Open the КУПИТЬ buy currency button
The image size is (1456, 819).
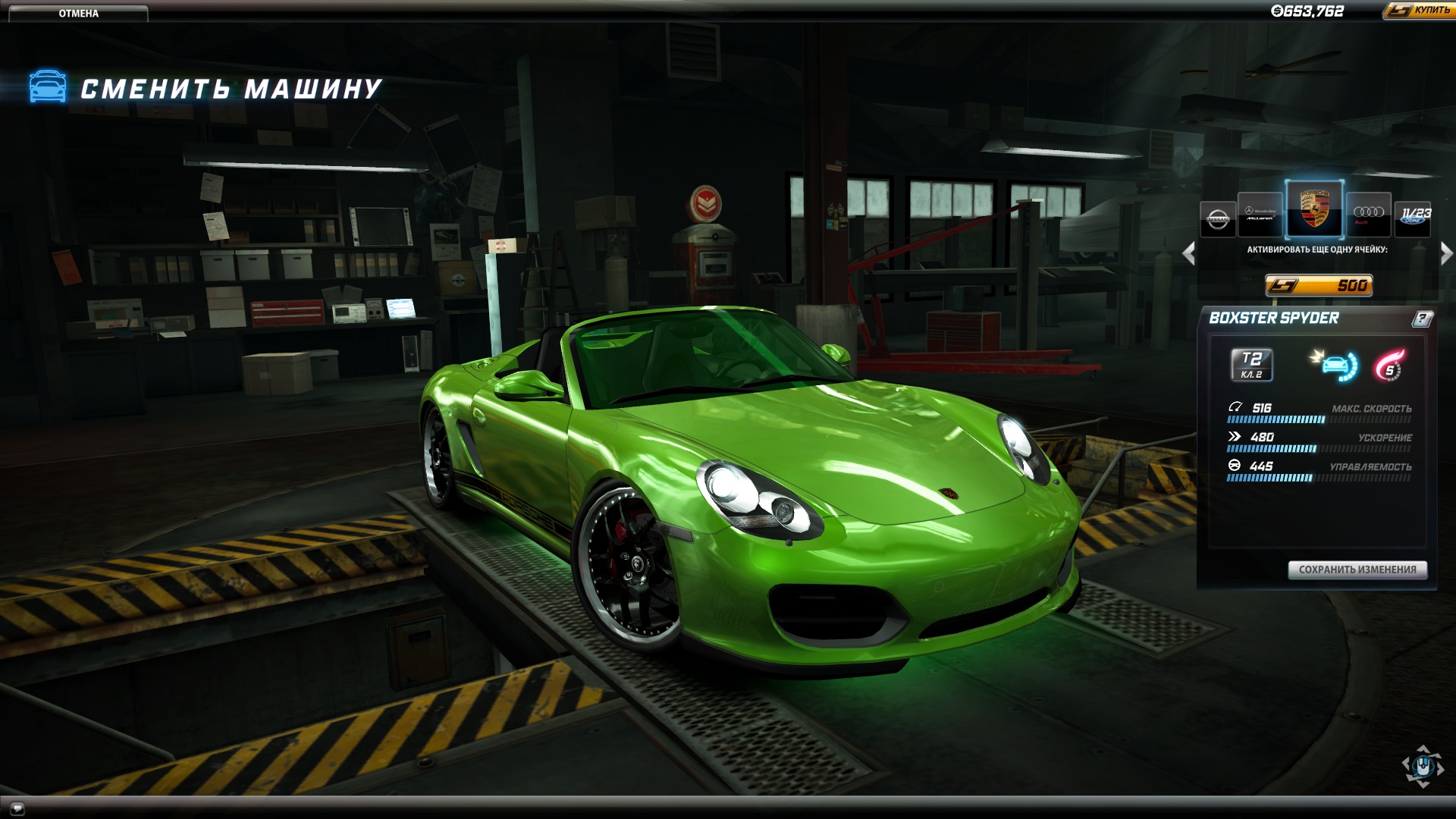pyautogui.click(x=1419, y=11)
